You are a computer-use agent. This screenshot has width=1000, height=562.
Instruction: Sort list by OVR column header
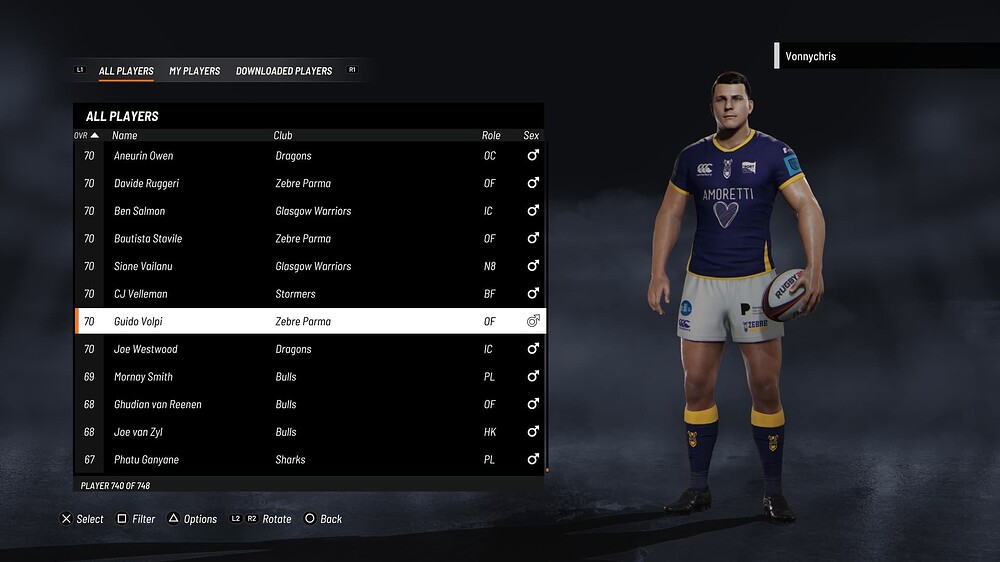click(86, 135)
